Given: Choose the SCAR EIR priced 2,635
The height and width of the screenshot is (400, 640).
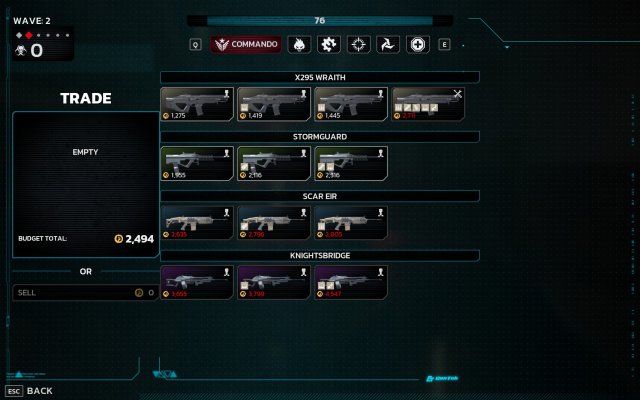Looking at the screenshot, I should coord(198,222).
